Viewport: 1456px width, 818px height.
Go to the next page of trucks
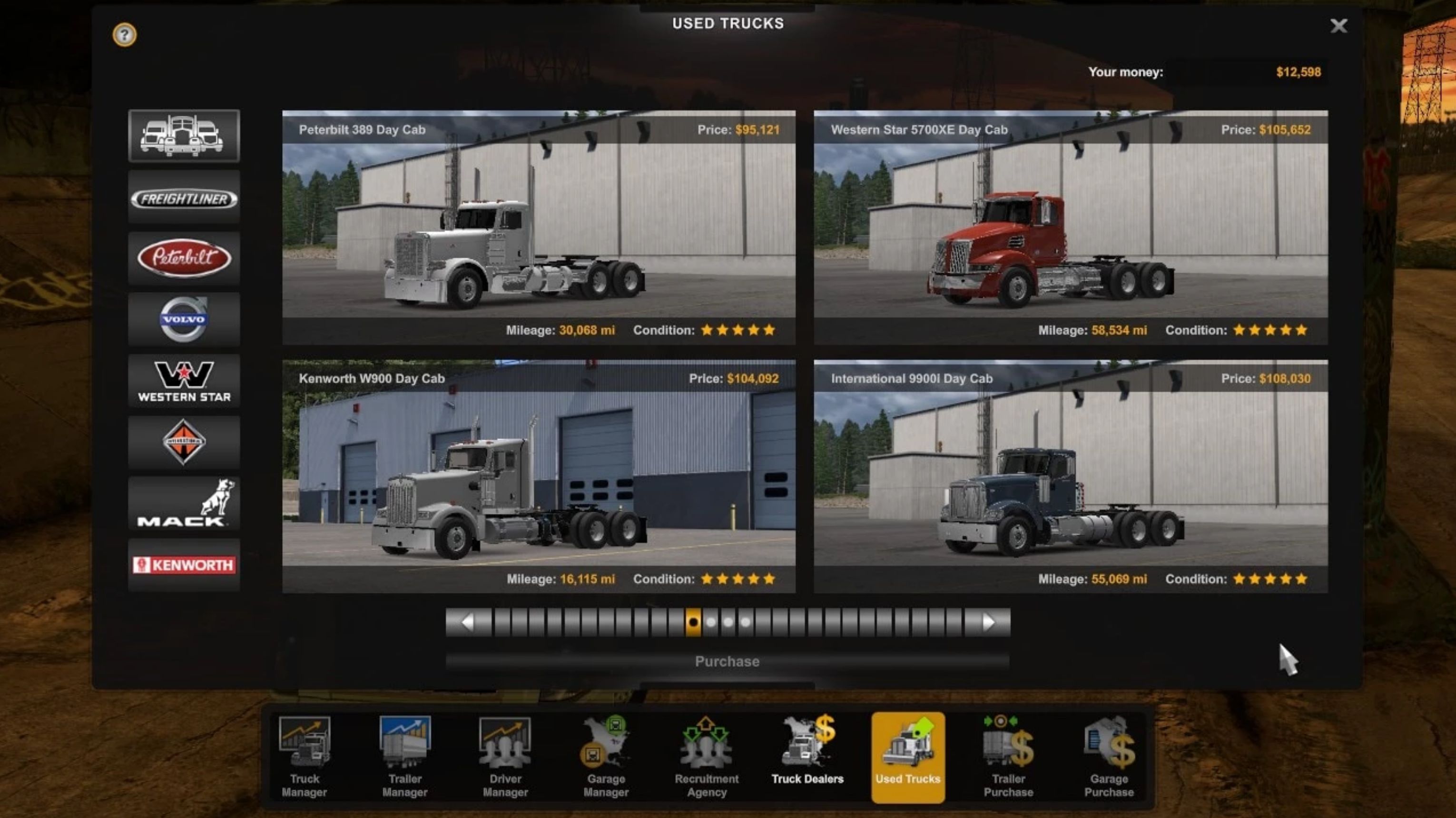pyautogui.click(x=988, y=622)
